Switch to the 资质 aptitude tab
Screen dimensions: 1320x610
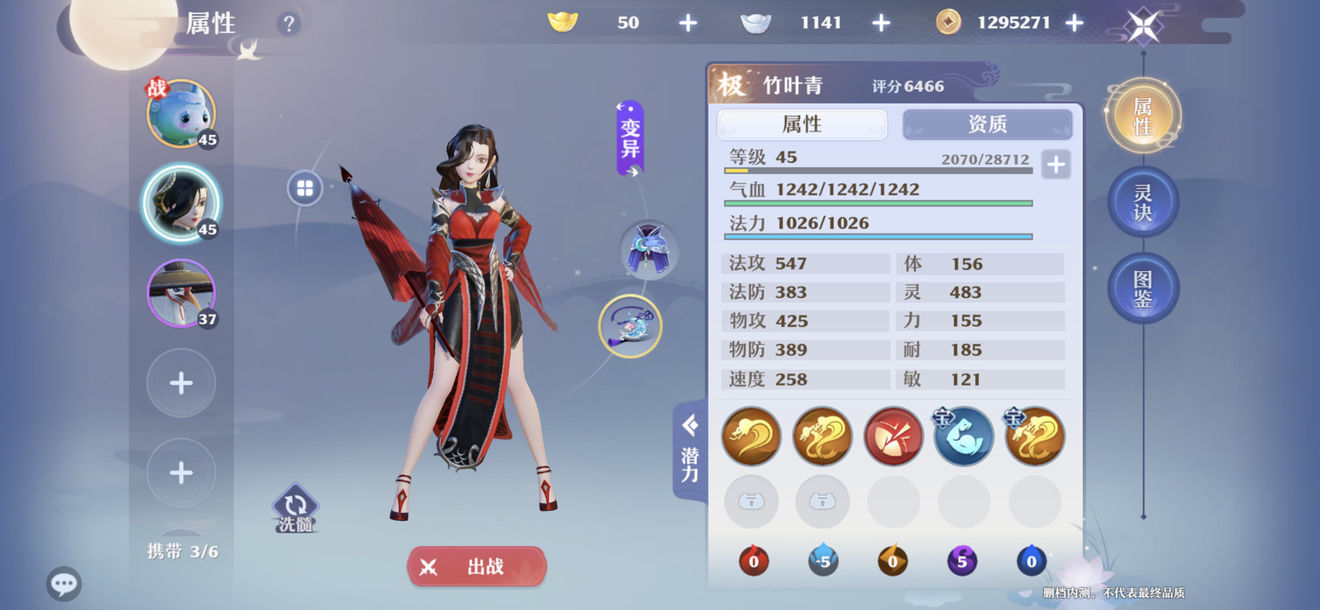pos(987,124)
